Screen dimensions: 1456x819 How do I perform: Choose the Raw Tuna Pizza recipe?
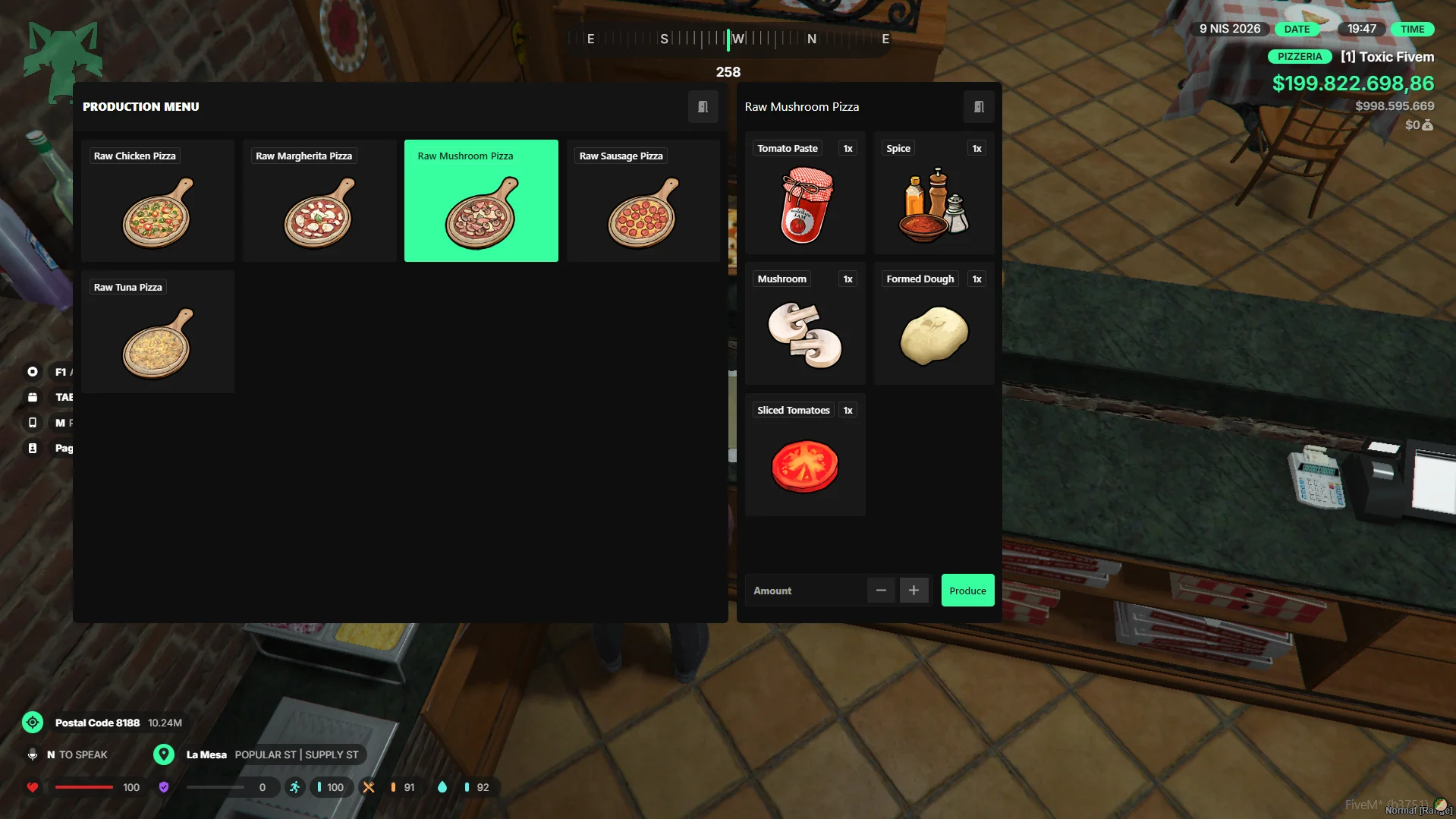158,332
